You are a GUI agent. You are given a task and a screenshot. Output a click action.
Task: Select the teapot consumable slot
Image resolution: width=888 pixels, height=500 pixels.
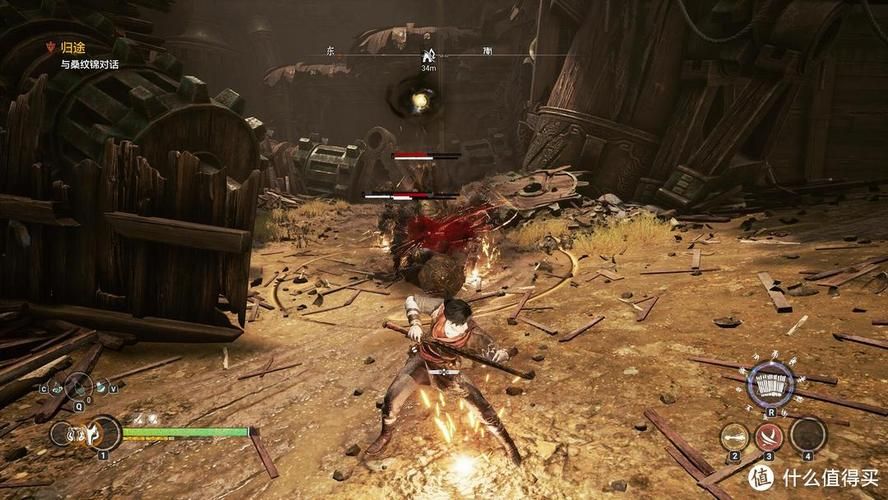(x=56, y=389)
